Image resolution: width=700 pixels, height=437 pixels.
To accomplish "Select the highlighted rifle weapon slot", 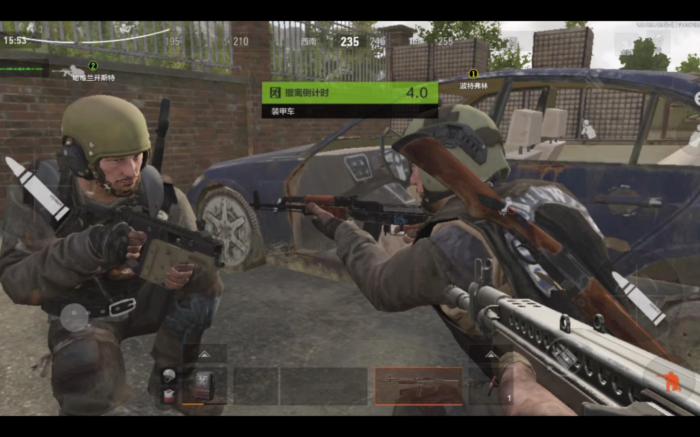I will click(418, 385).
